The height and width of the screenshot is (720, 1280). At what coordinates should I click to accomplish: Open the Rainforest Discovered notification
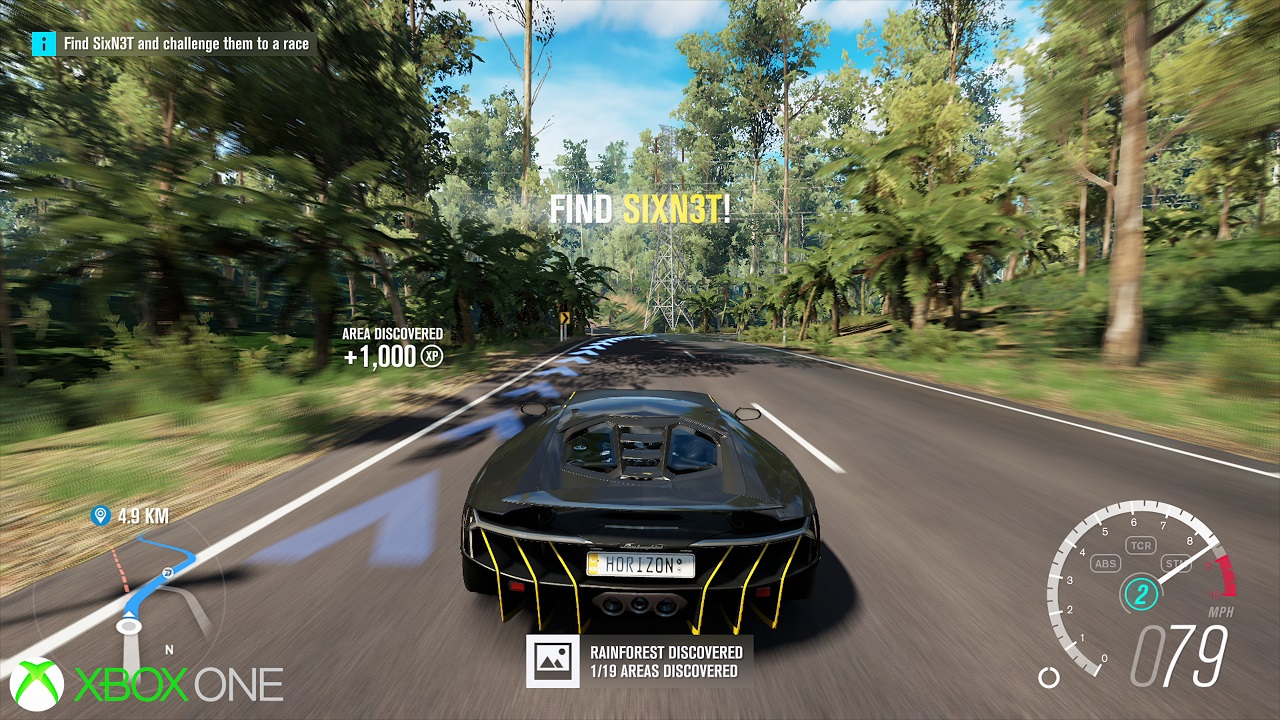tap(640, 661)
